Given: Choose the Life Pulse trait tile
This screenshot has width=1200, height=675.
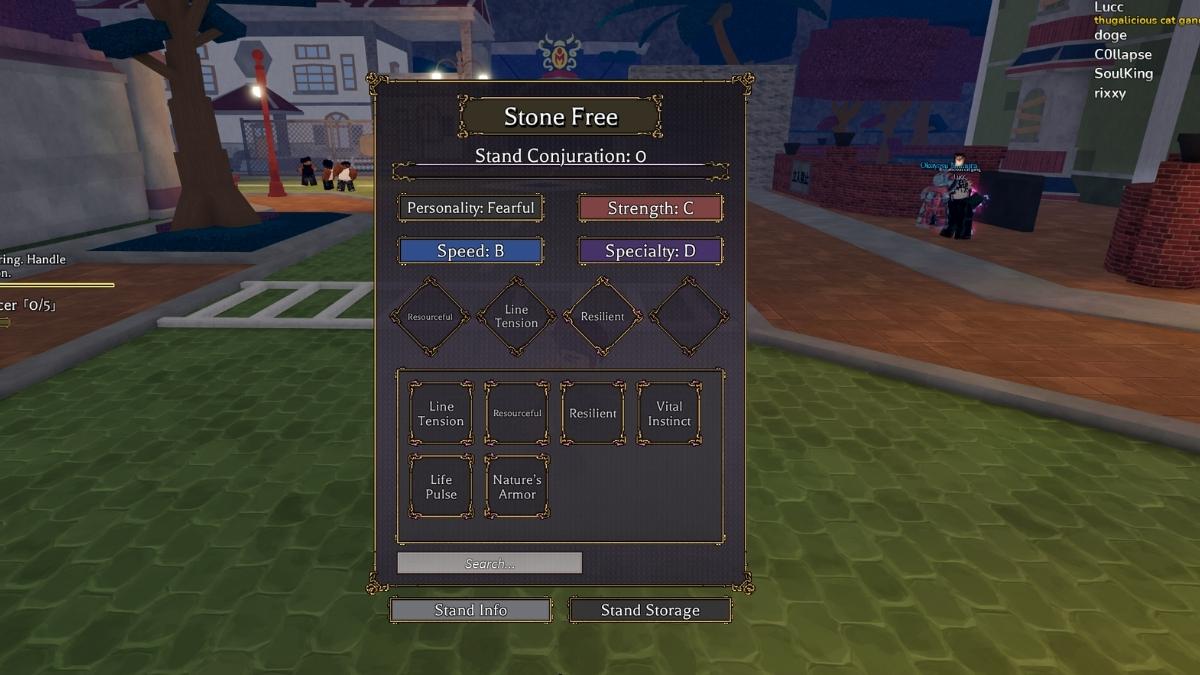Looking at the screenshot, I should (441, 487).
